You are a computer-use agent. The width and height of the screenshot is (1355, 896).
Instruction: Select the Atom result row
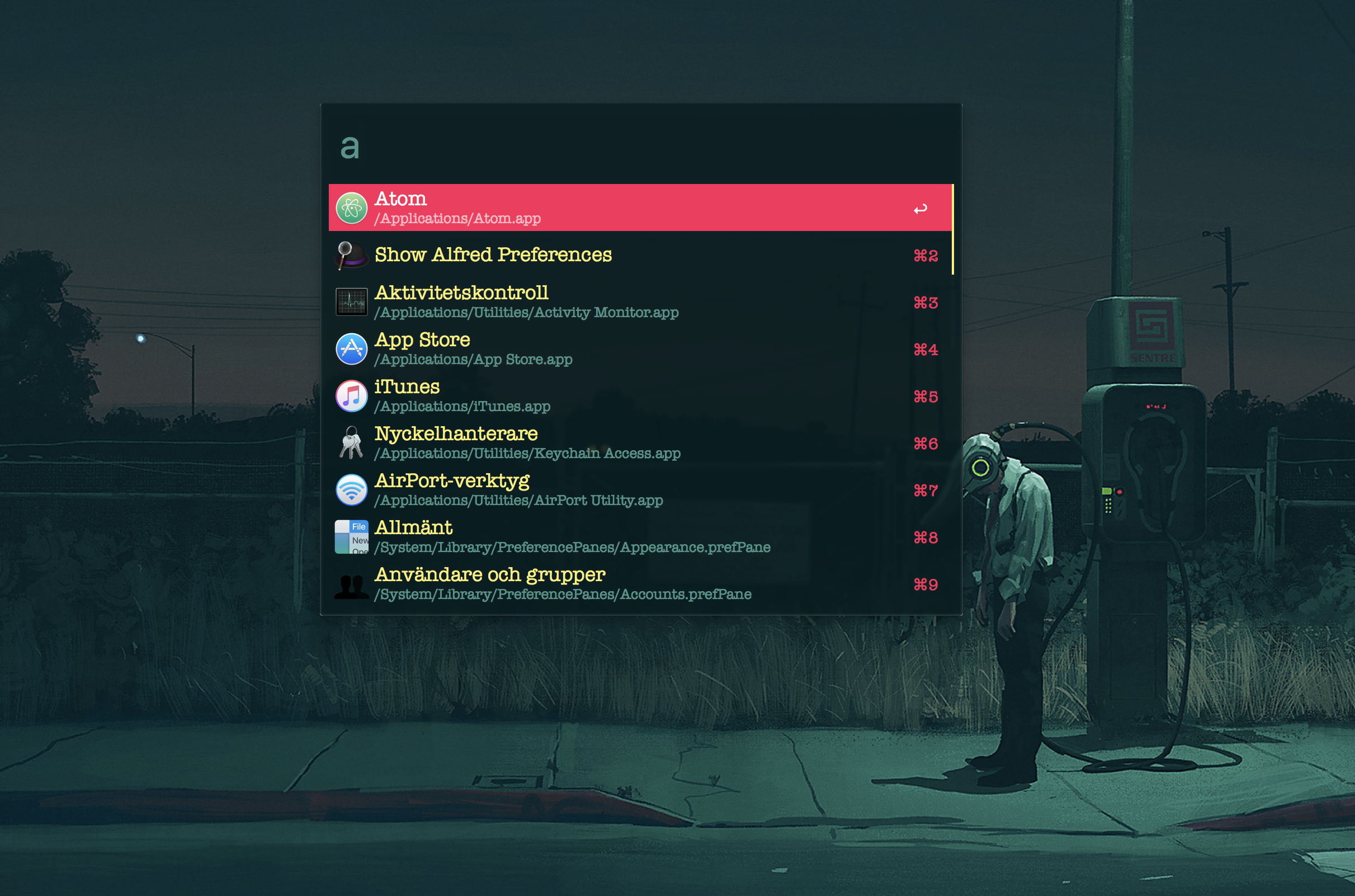(629, 208)
